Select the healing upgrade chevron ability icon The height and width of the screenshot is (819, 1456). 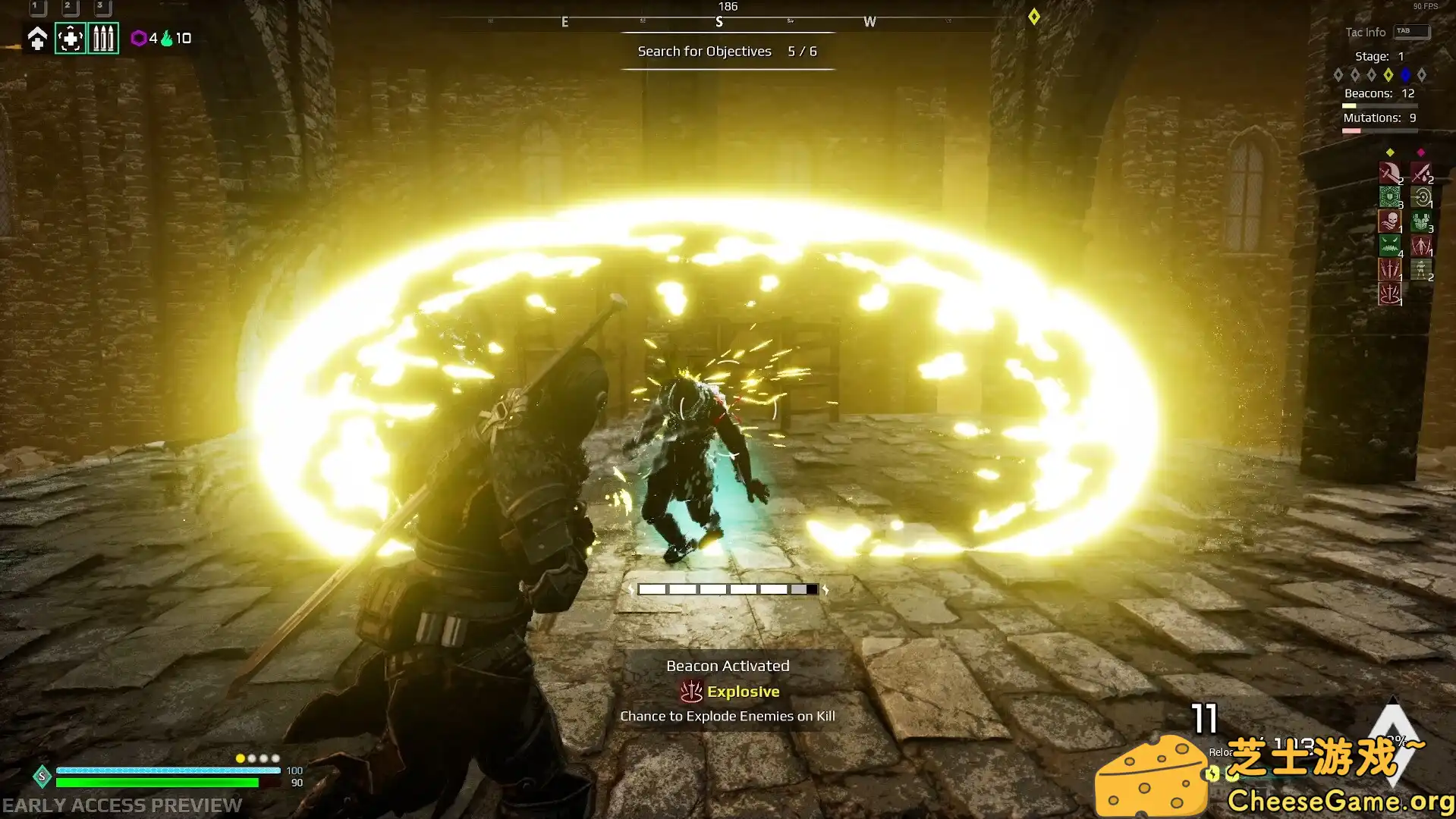[x=37, y=38]
